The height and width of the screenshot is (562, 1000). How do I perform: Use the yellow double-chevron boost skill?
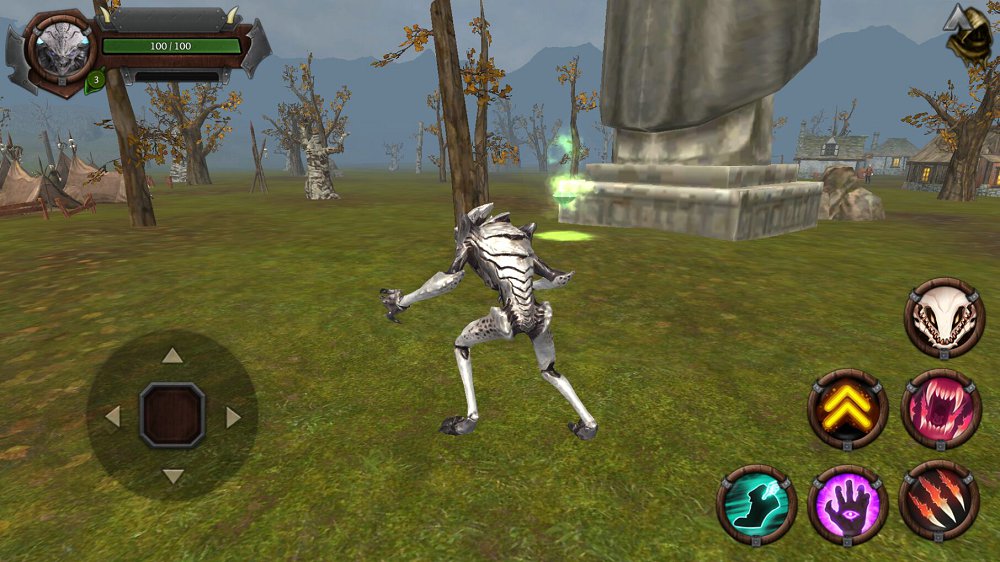[x=848, y=409]
